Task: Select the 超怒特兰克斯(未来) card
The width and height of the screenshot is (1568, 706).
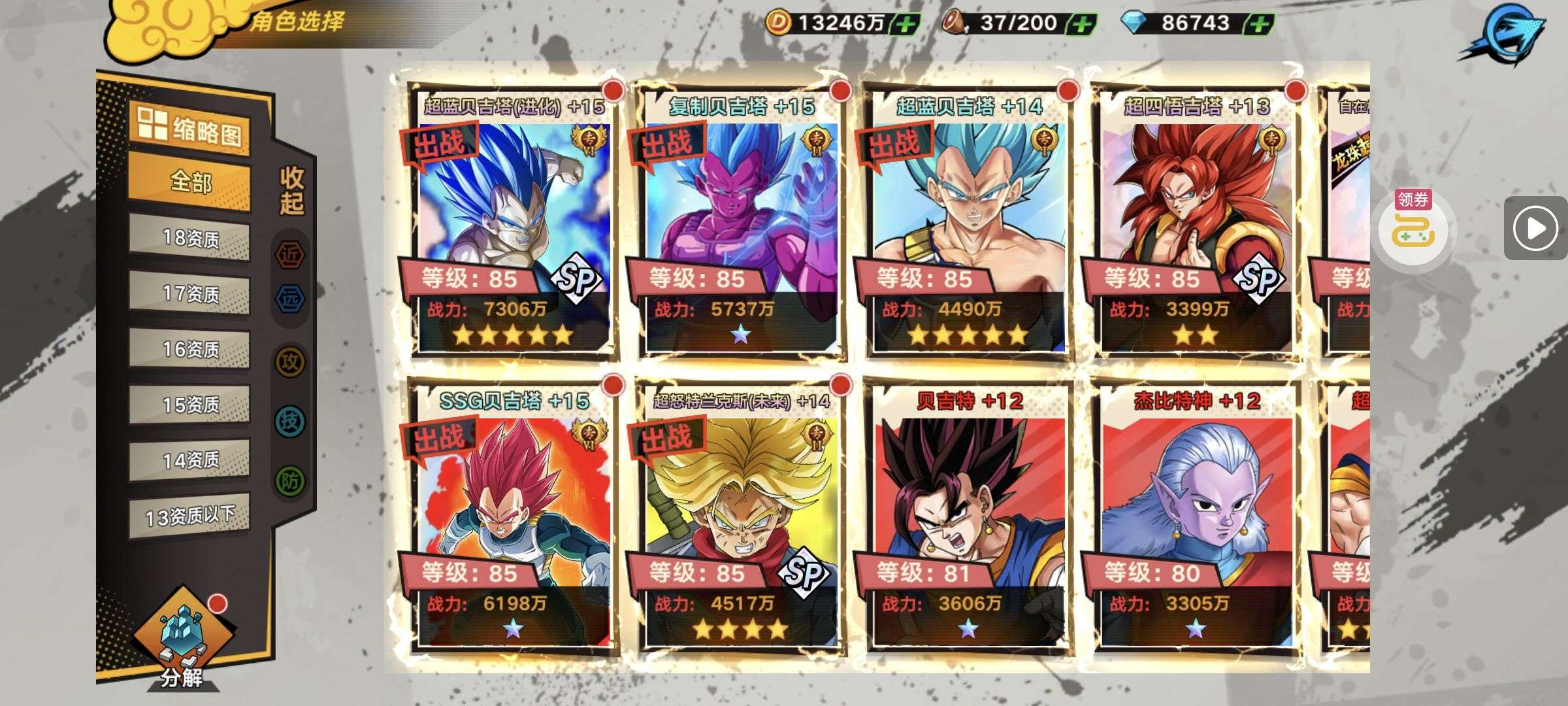Action: (x=740, y=516)
